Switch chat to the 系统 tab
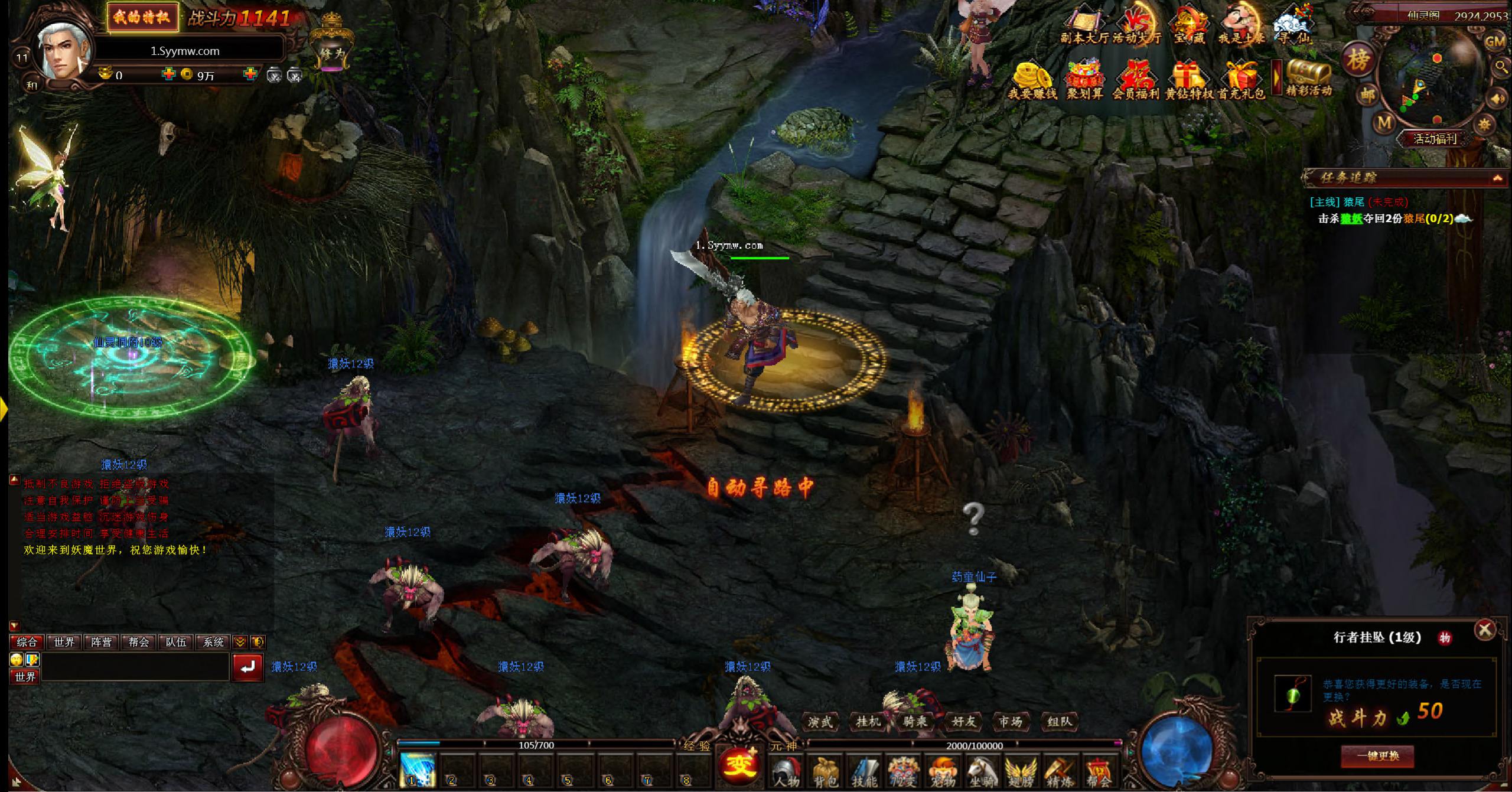The width and height of the screenshot is (1512, 792). pyautogui.click(x=213, y=642)
